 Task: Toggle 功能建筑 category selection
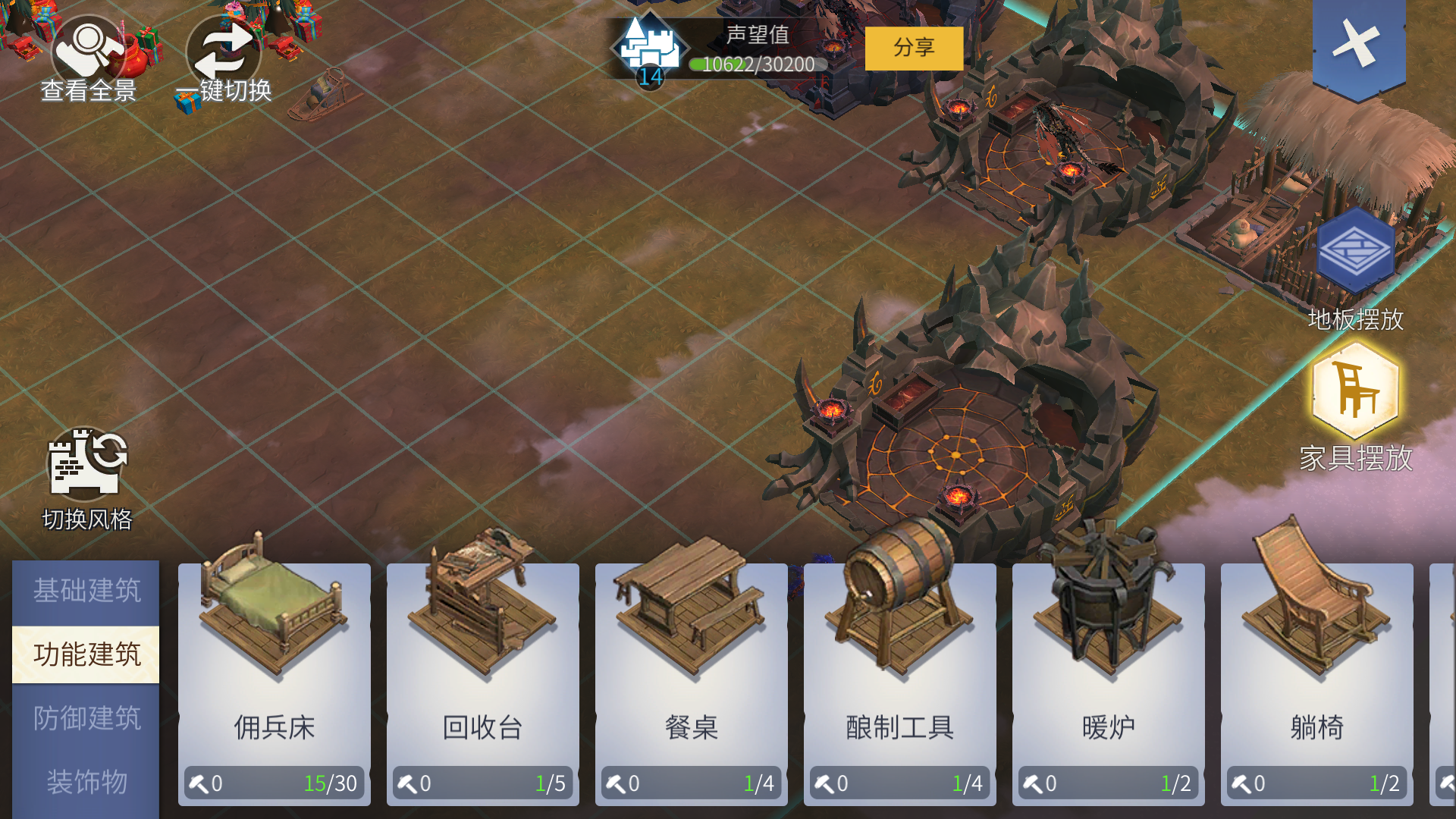pos(86,654)
